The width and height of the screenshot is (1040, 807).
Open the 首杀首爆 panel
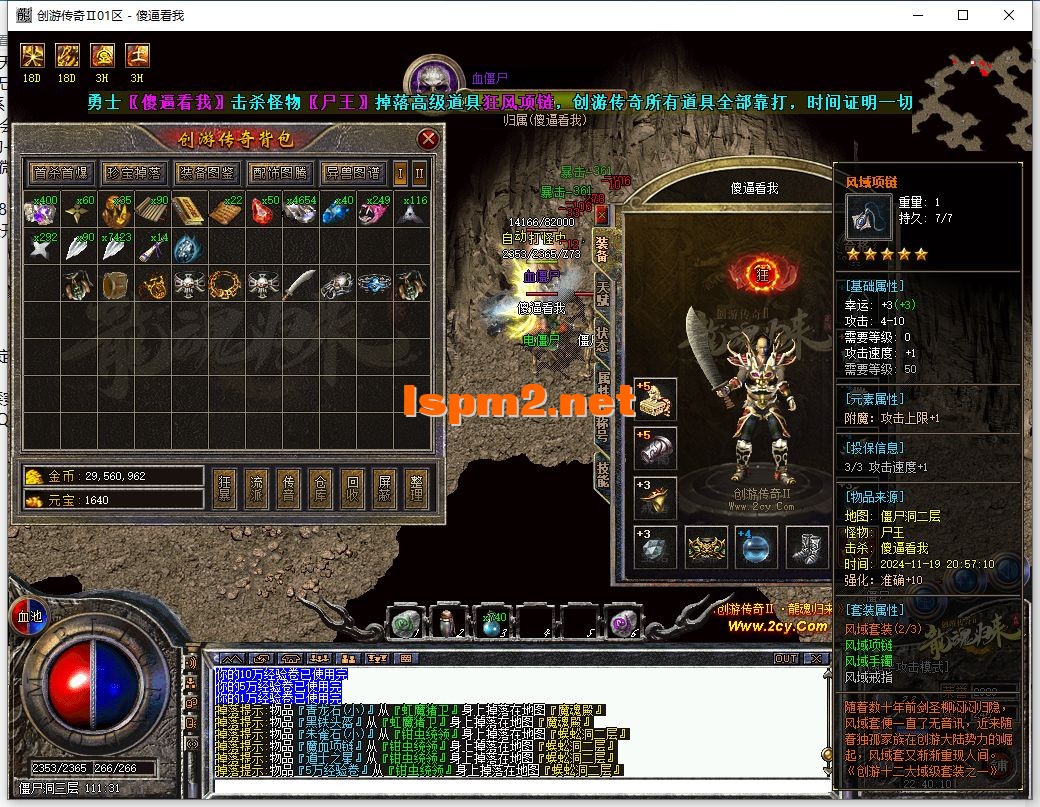pyautogui.click(x=60, y=173)
